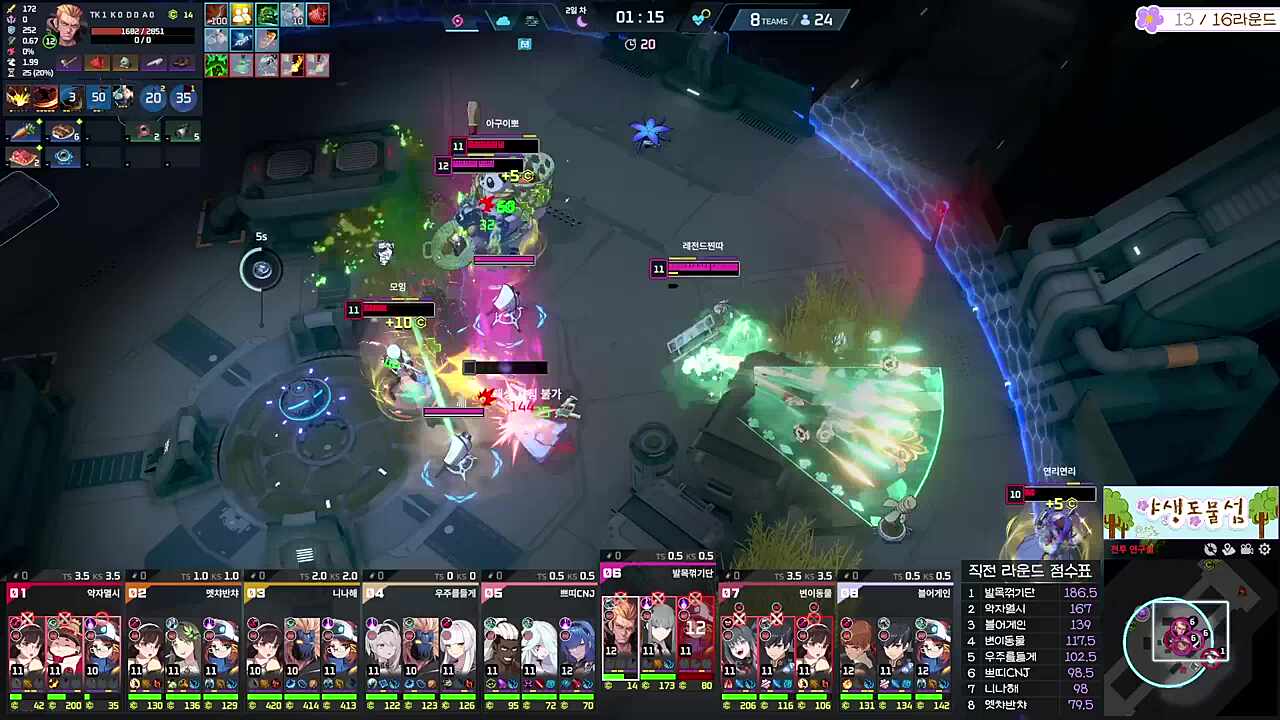Click the carrot item inventory slot
The width and height of the screenshot is (1280, 720).
[19, 131]
